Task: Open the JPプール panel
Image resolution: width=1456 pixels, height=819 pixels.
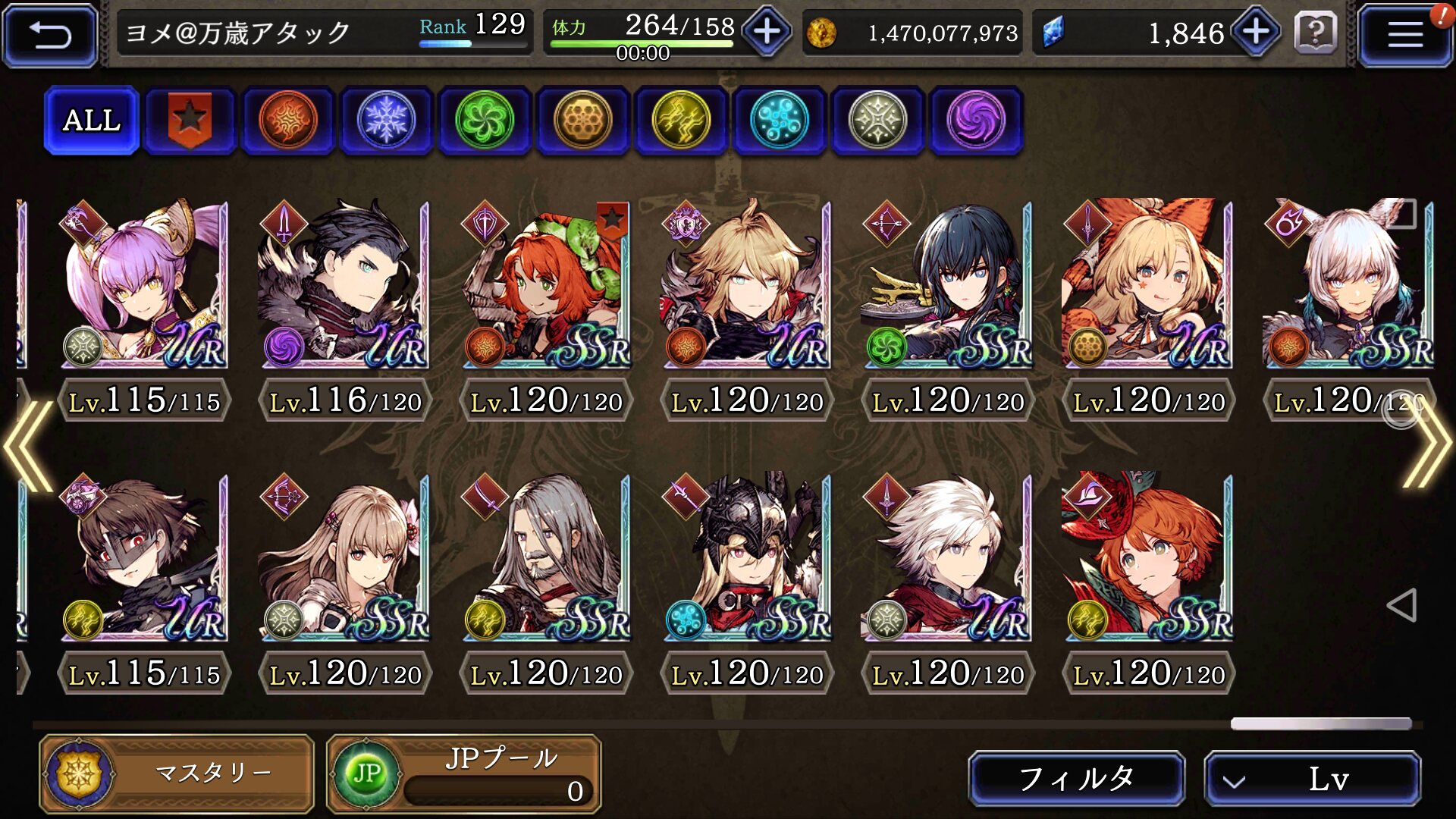Action: click(x=464, y=773)
